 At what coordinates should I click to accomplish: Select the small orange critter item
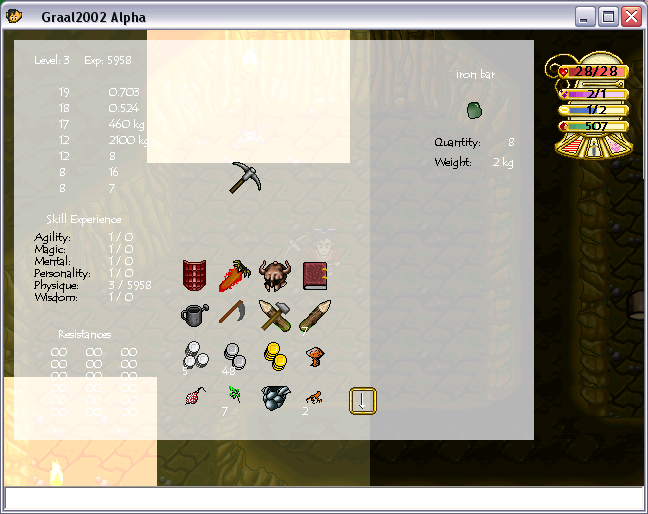(x=313, y=397)
